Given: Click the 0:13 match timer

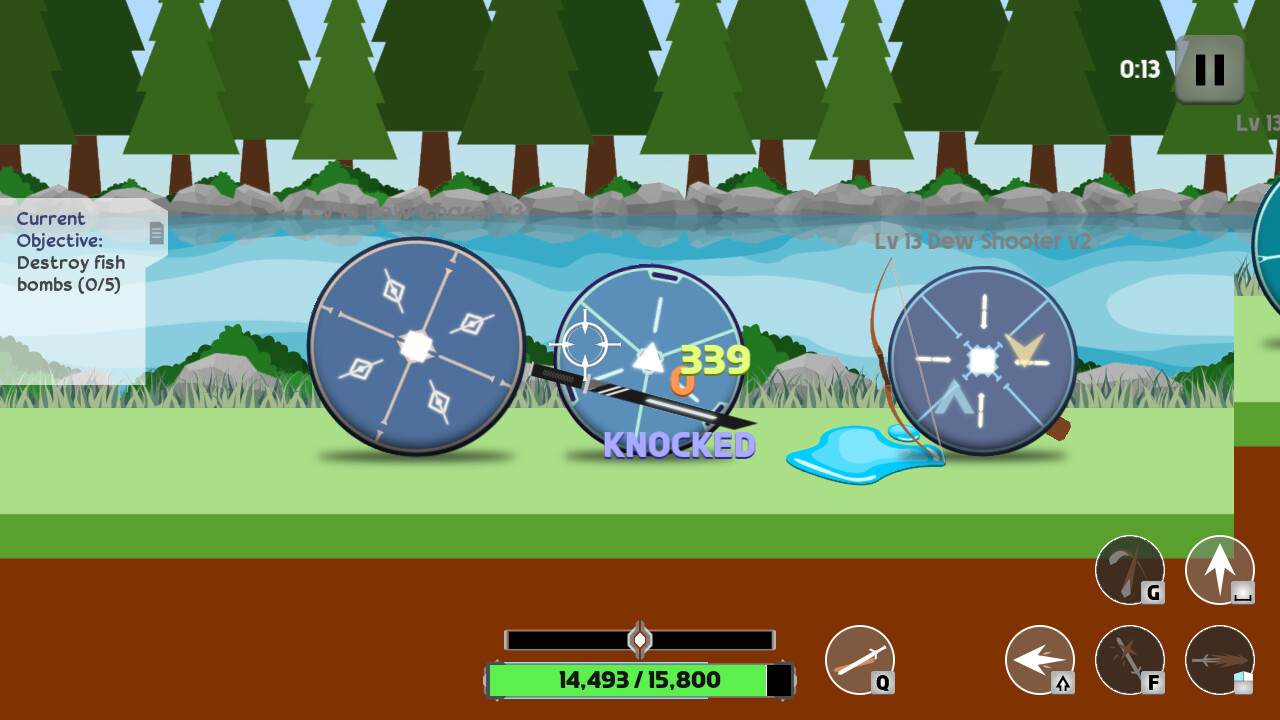Looking at the screenshot, I should pos(1141,70).
